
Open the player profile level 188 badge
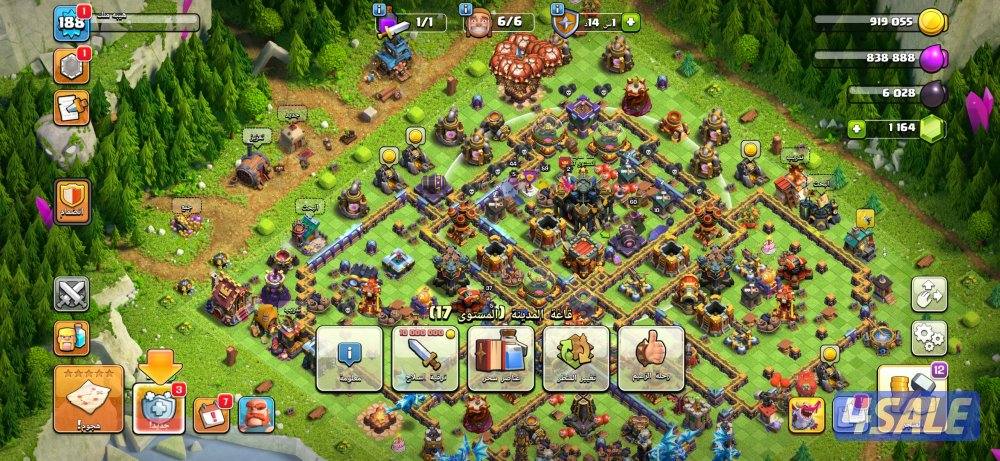[71, 21]
